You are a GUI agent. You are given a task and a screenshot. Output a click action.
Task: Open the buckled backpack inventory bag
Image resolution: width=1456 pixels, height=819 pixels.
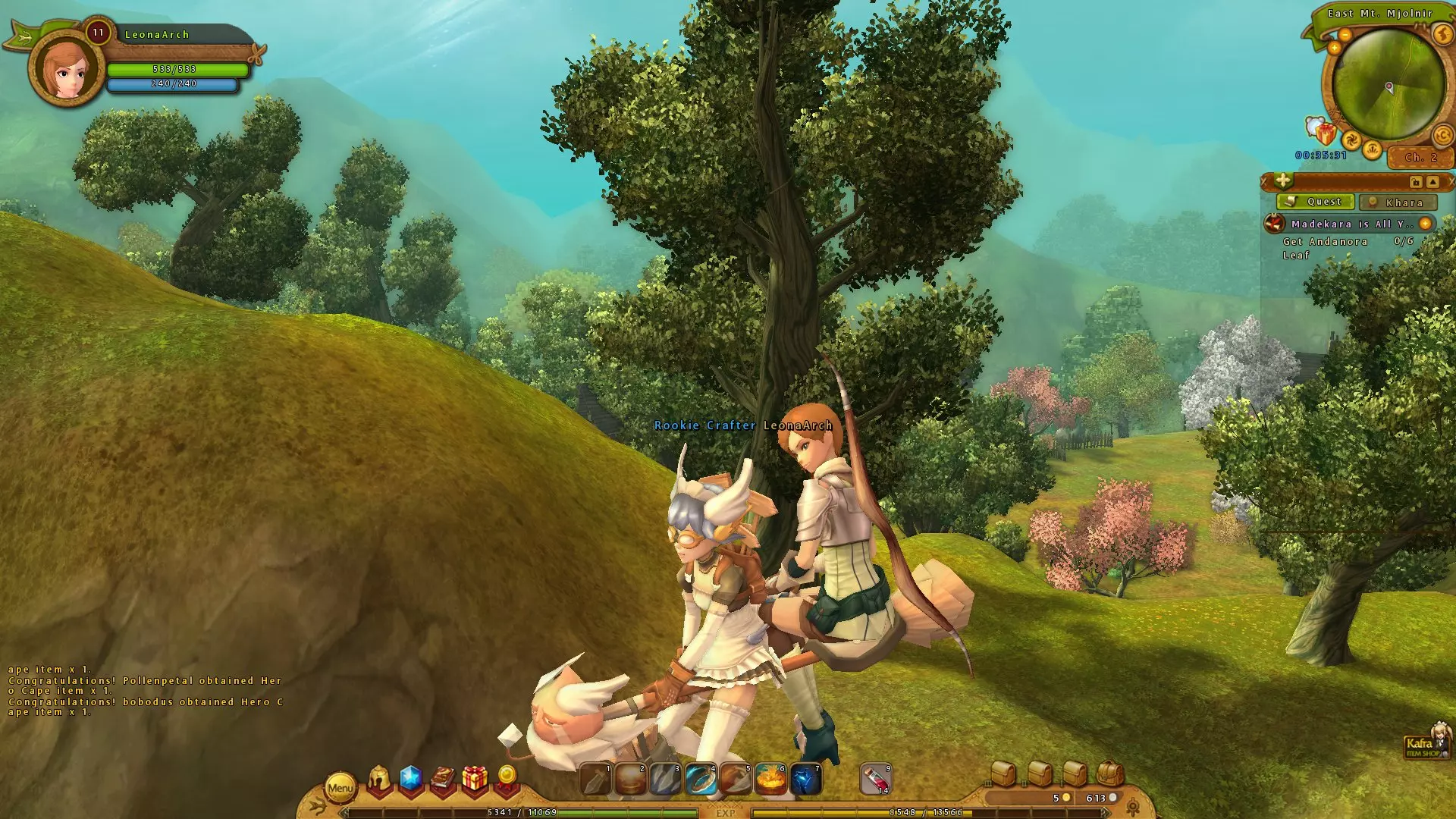(1109, 773)
